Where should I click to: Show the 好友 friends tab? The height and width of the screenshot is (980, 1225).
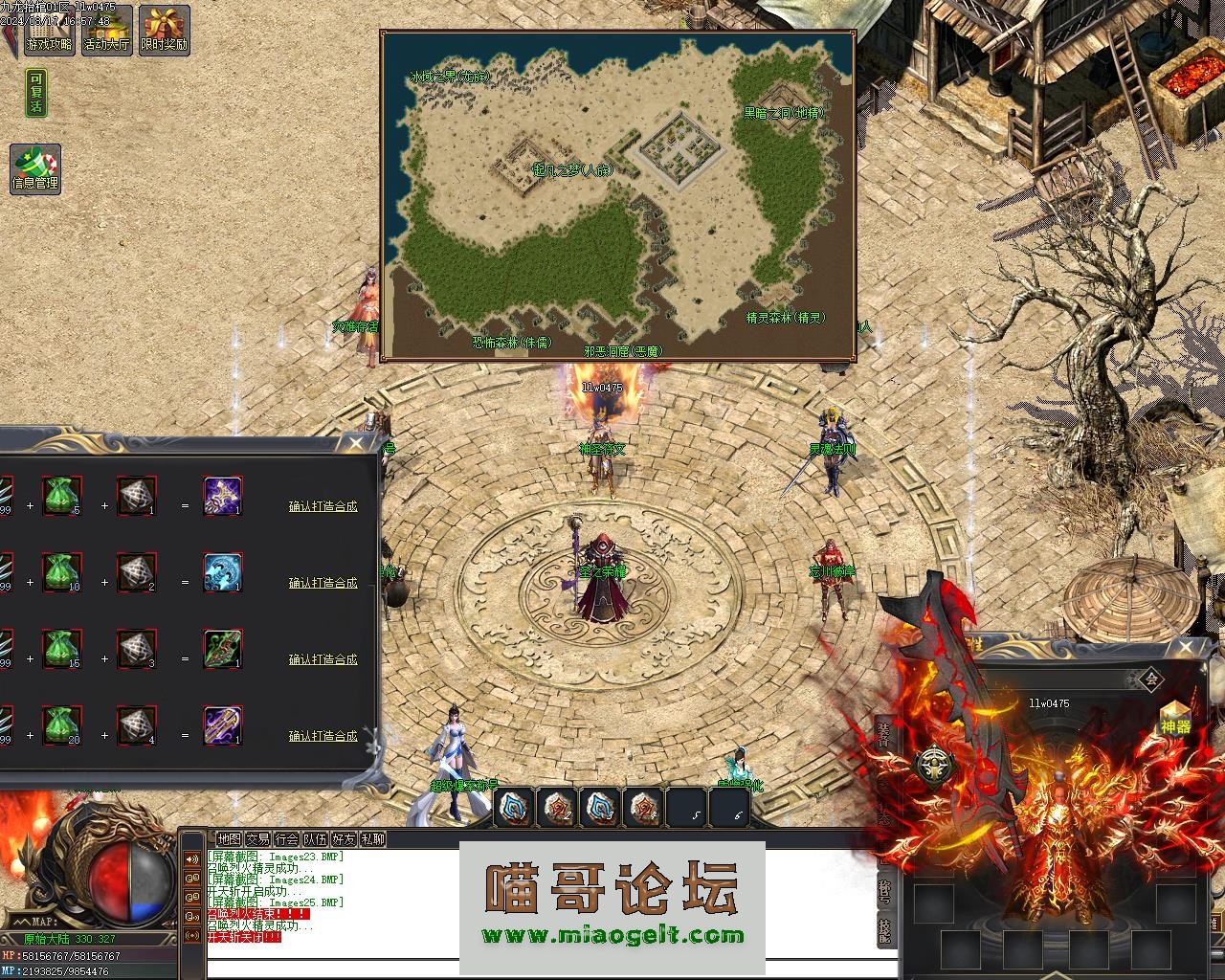[344, 839]
